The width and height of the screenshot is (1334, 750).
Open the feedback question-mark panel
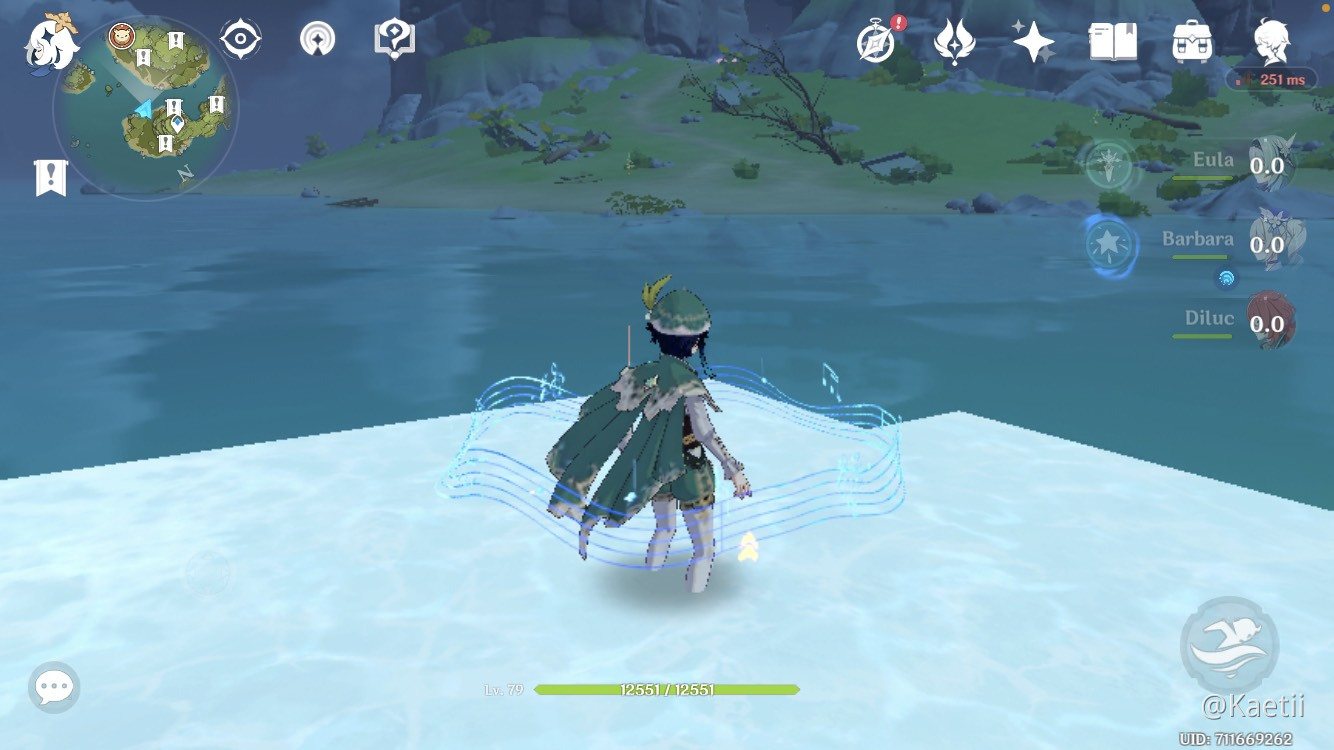coord(394,38)
